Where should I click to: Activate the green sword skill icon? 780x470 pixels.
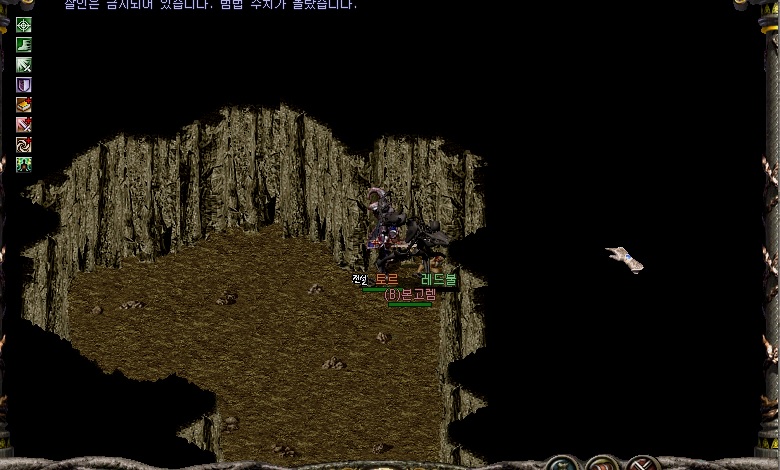pyautogui.click(x=23, y=65)
